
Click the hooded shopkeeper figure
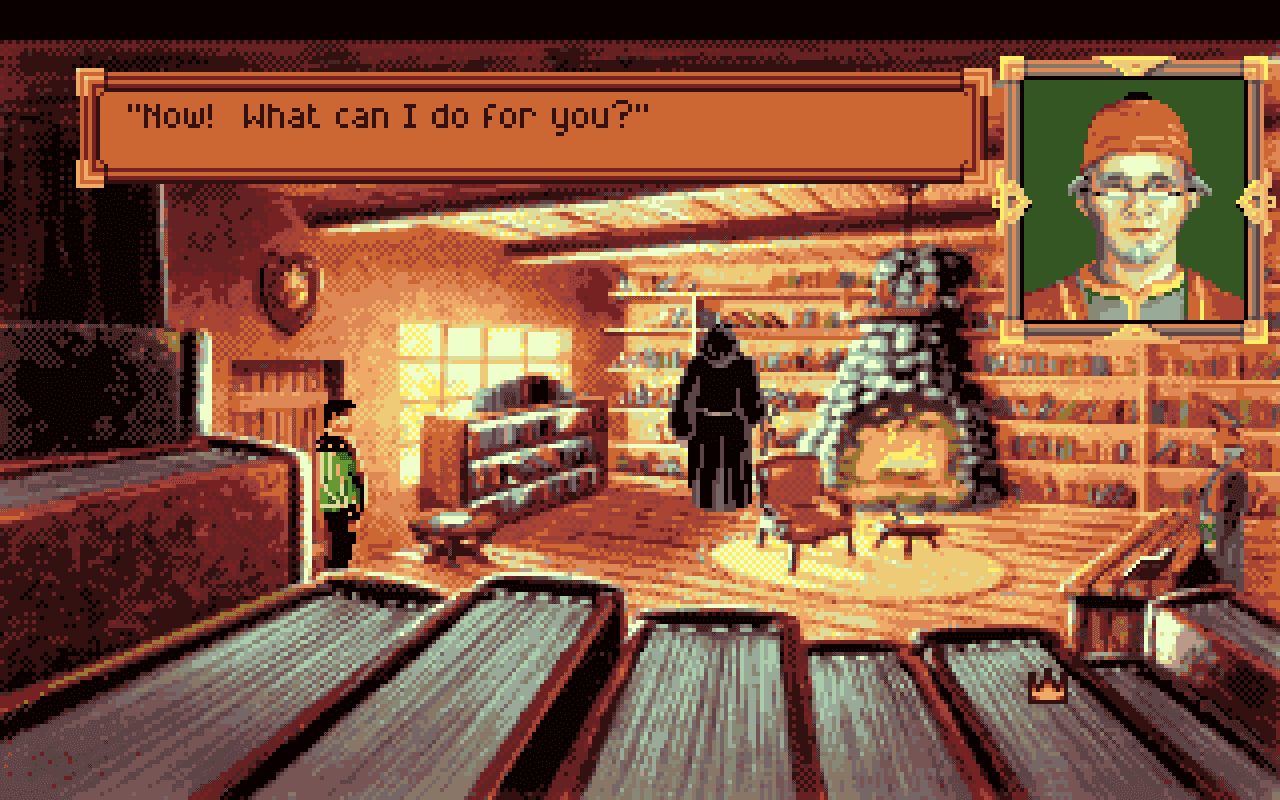[x=715, y=420]
